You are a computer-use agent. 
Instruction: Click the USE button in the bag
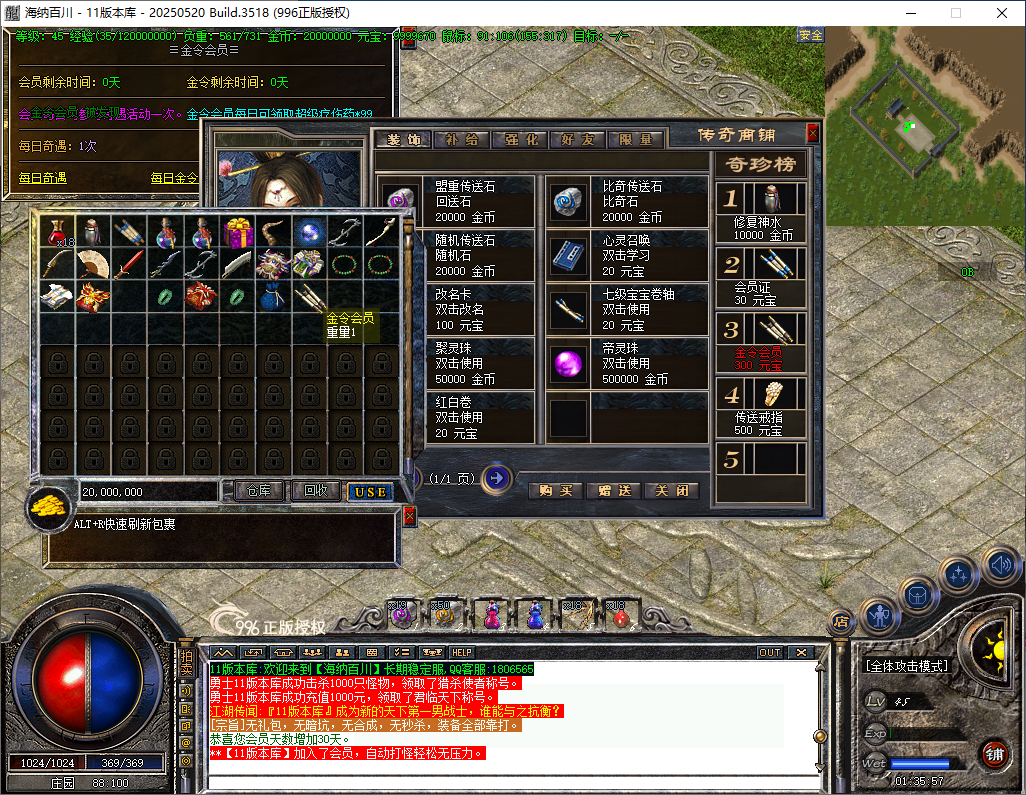click(x=370, y=492)
